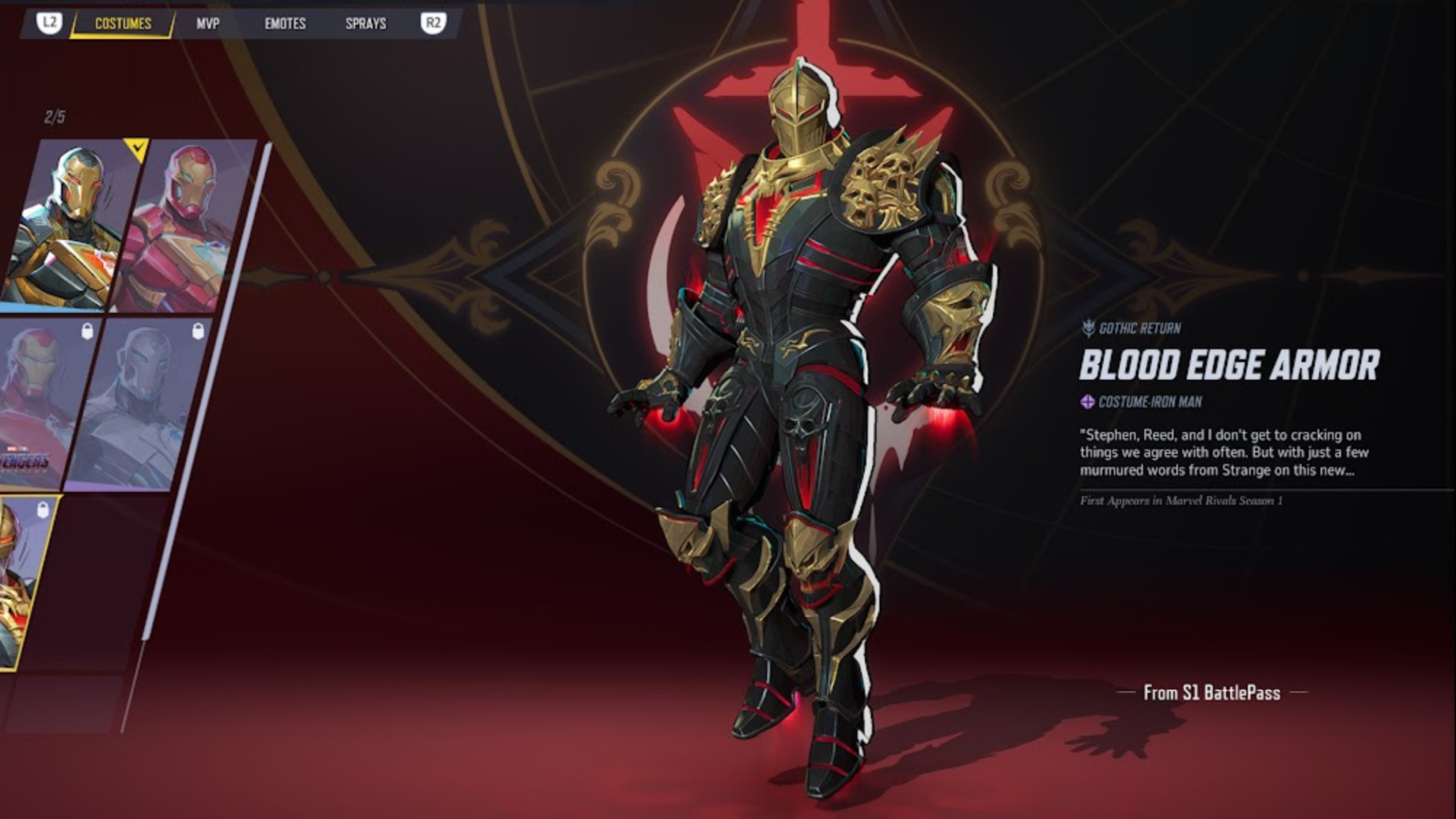This screenshot has height=819, width=1456.
Task: Expand the Blood Edge Armor description text
Action: click(1224, 452)
